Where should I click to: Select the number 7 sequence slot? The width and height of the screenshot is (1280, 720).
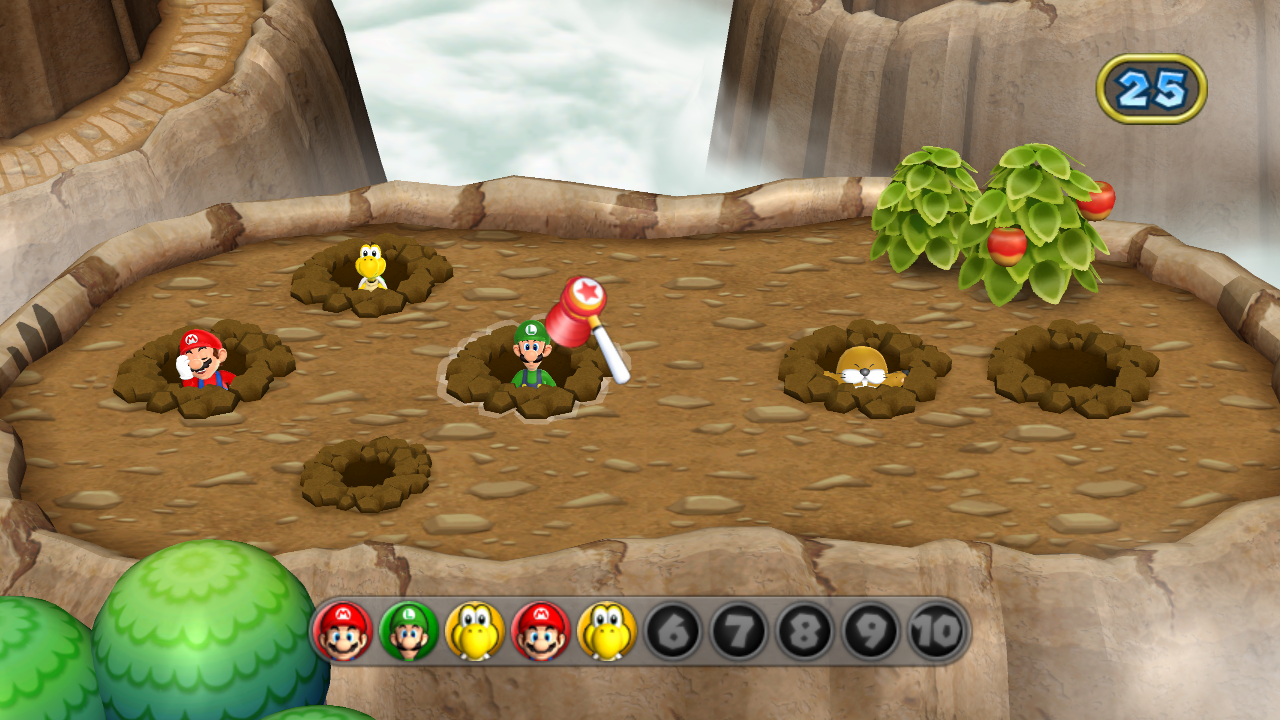[x=739, y=631]
